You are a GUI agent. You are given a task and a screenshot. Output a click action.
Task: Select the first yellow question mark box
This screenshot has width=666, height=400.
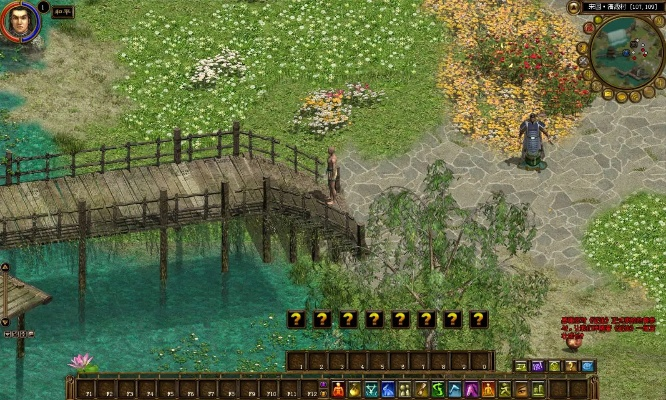(x=295, y=319)
